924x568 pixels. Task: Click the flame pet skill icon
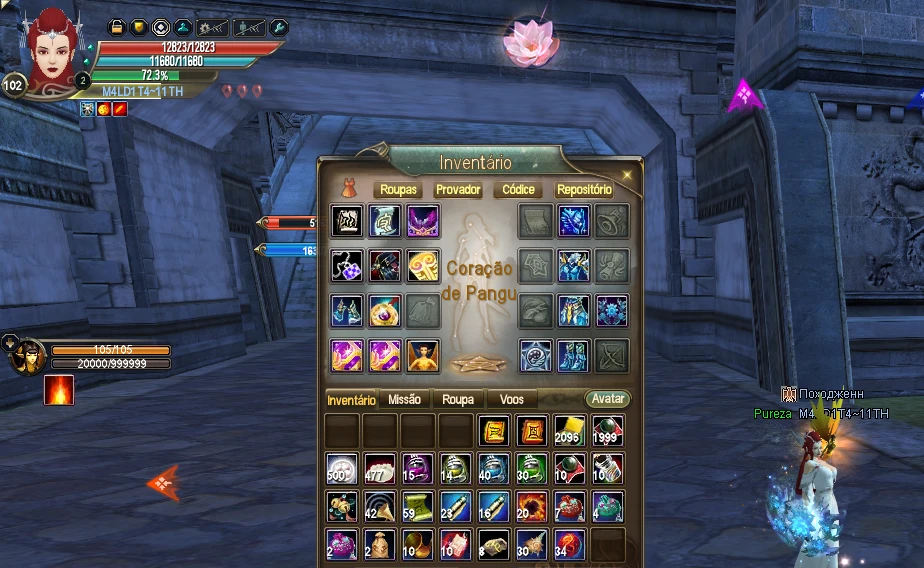(x=58, y=390)
